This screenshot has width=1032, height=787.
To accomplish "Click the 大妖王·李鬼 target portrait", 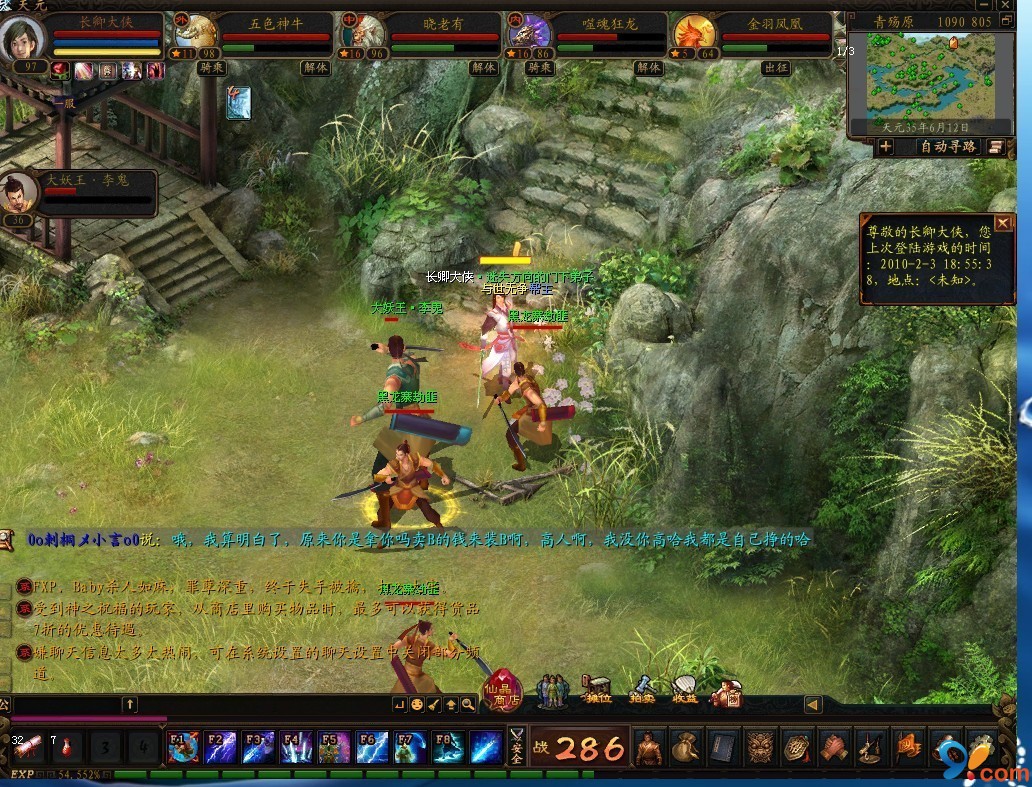I will click(18, 192).
